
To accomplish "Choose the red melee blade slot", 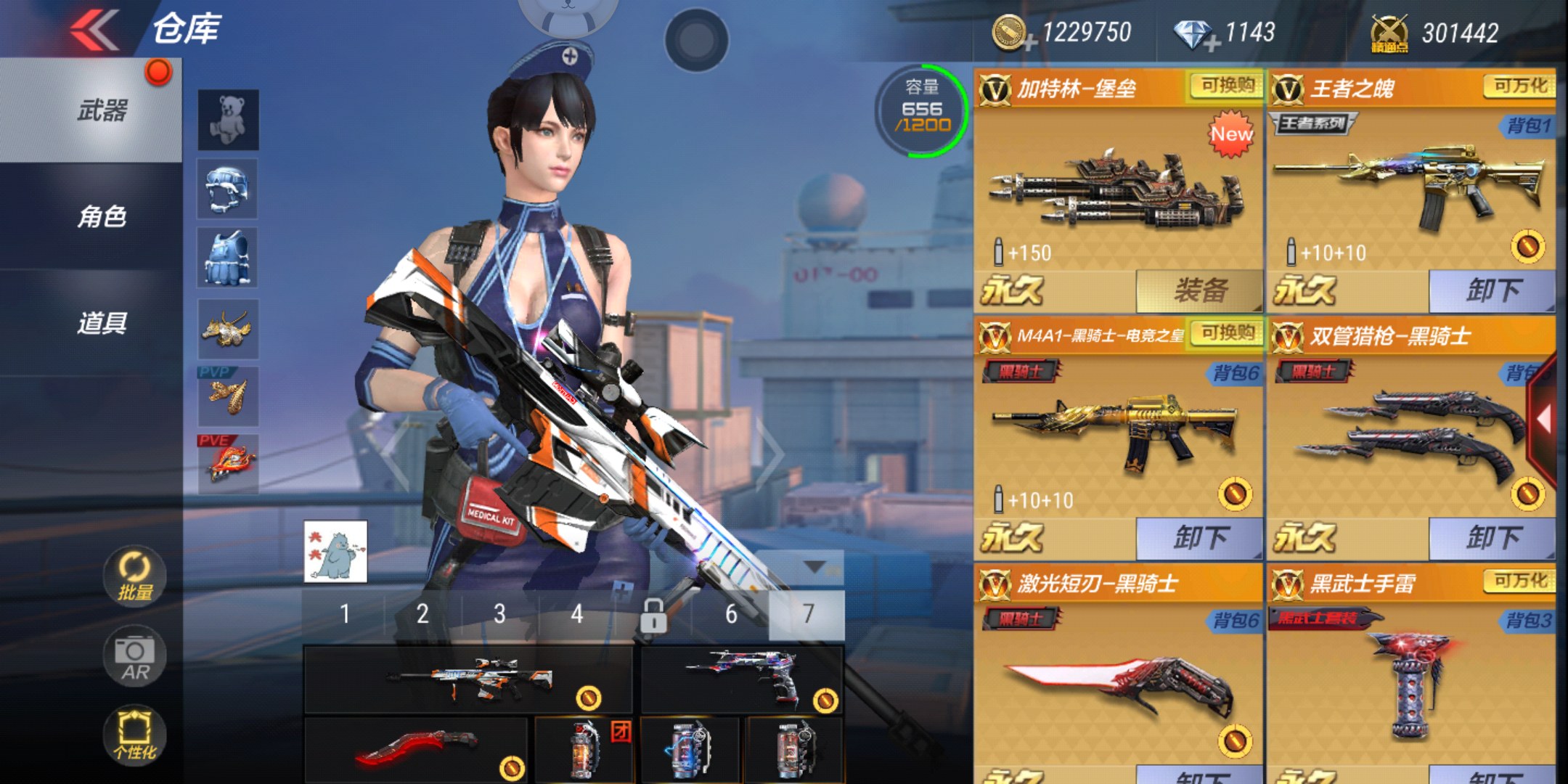I will point(416,749).
